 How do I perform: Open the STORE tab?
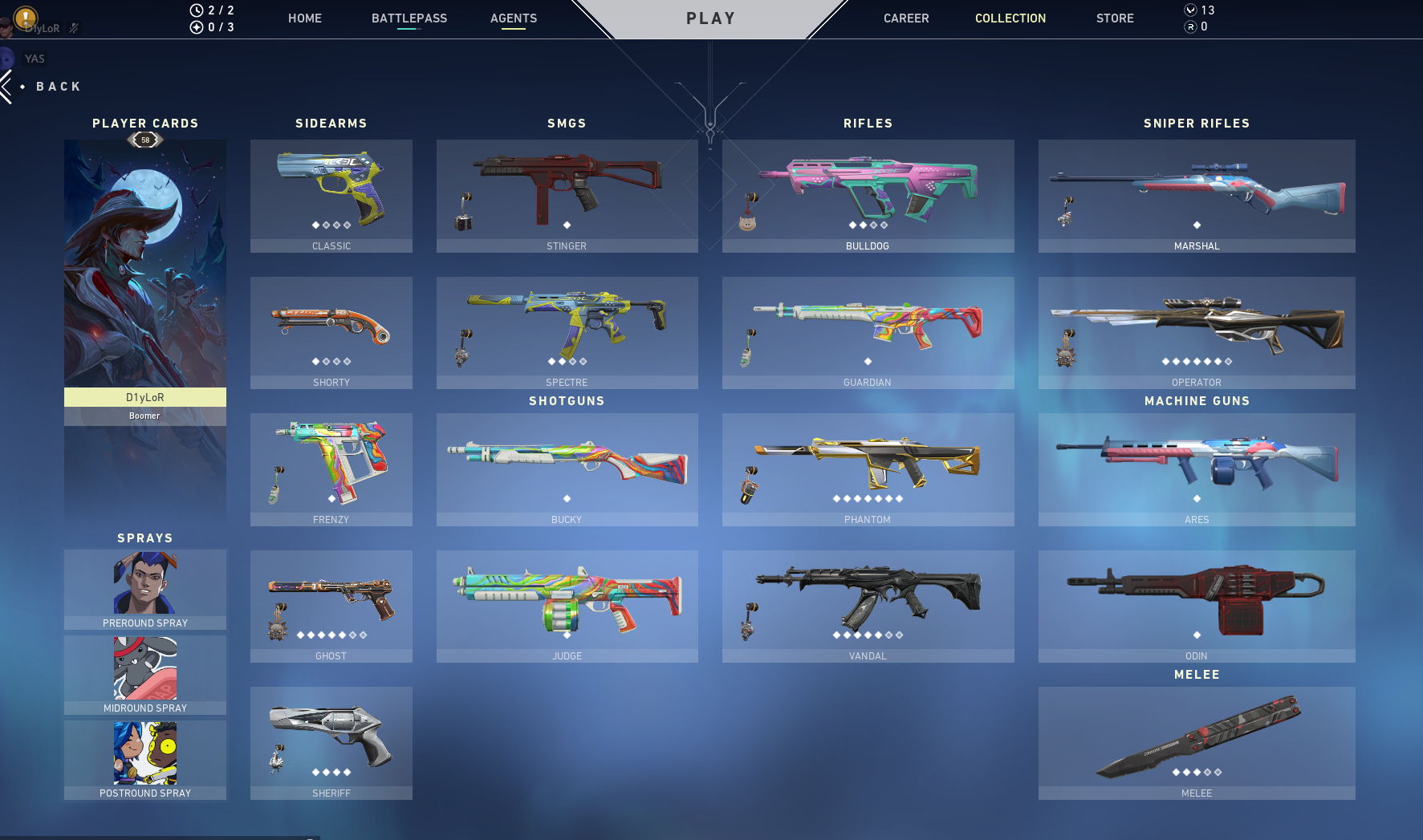(x=1115, y=18)
